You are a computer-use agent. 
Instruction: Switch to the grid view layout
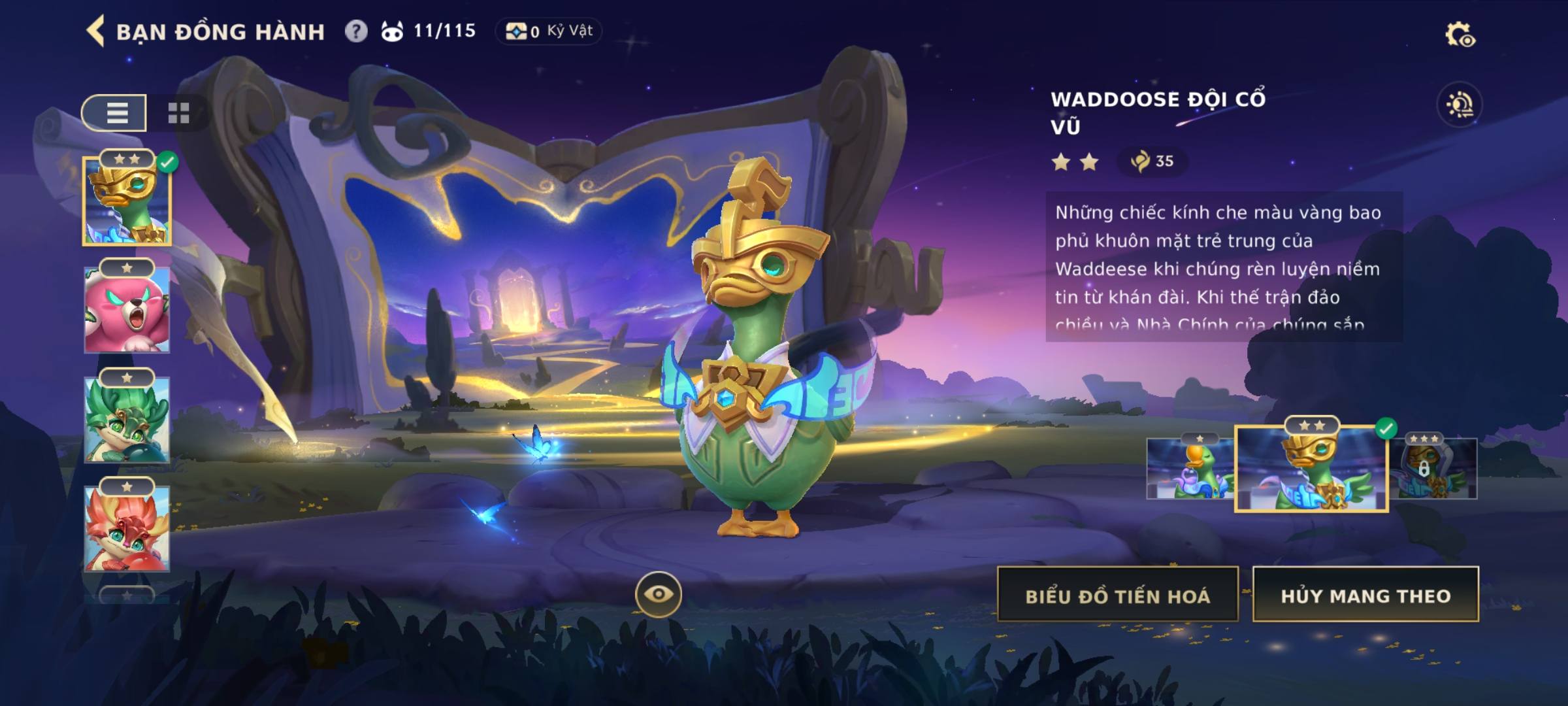(178, 113)
